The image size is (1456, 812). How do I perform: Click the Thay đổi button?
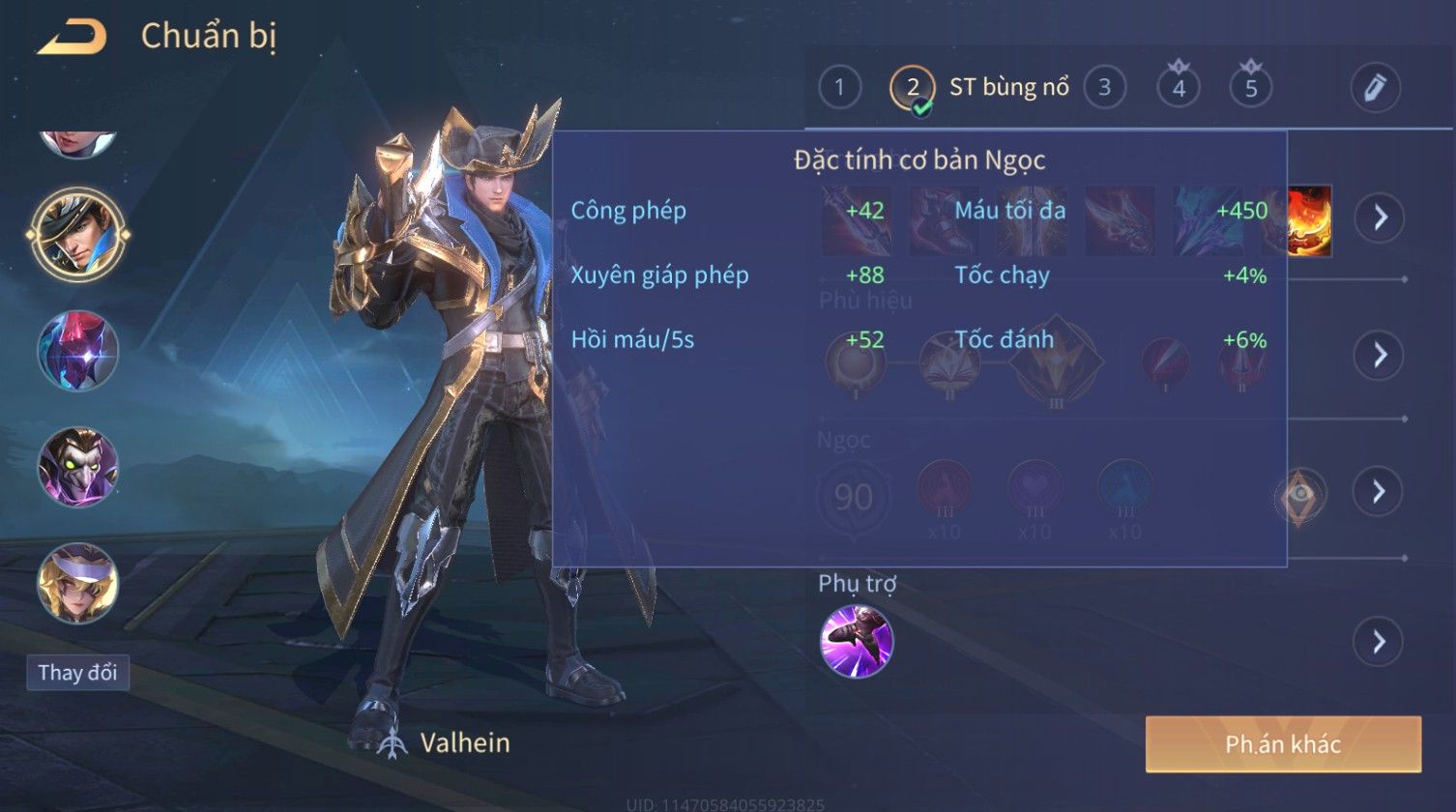77,673
